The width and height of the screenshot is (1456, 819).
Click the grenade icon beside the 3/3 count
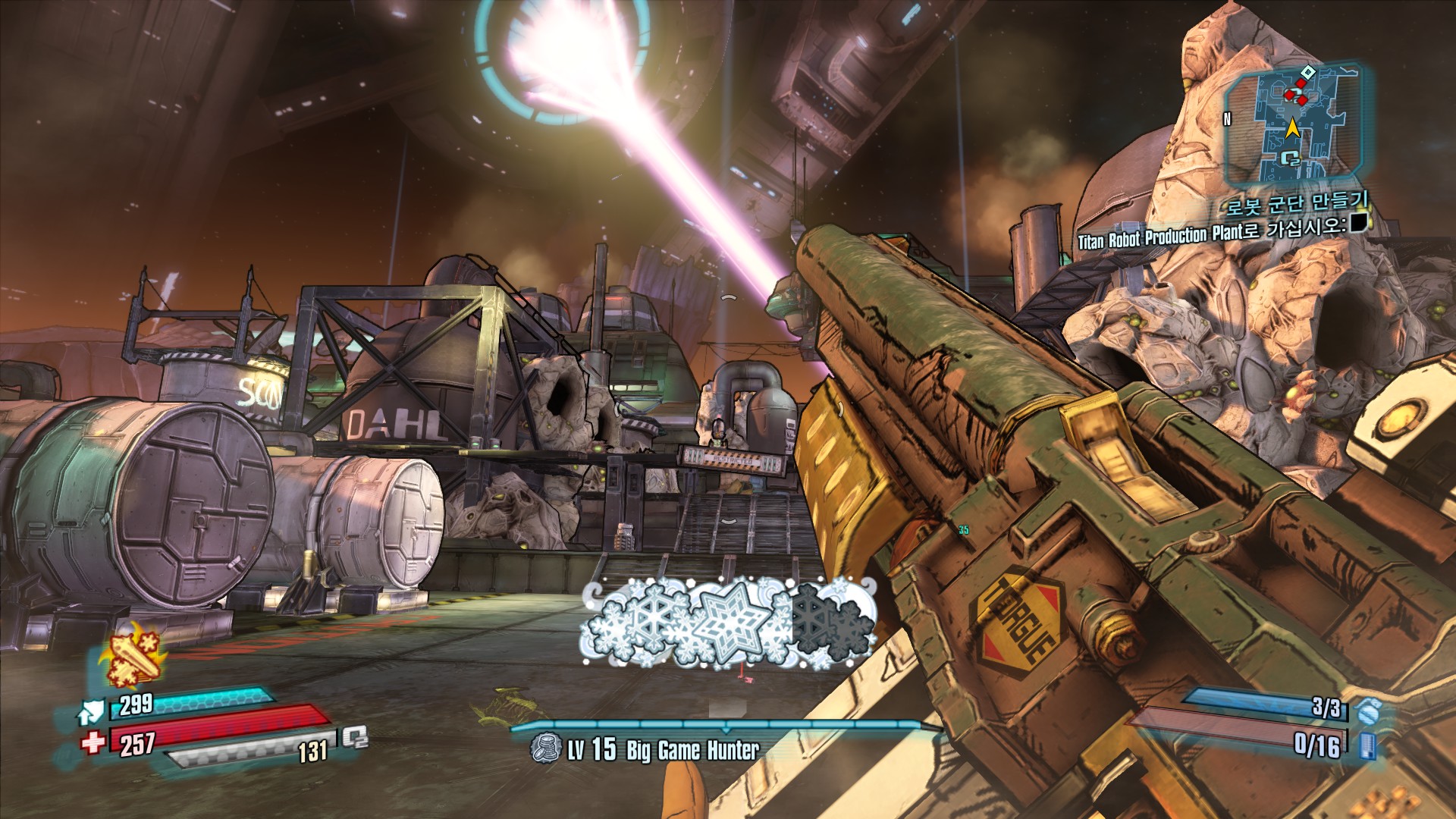(x=1369, y=711)
